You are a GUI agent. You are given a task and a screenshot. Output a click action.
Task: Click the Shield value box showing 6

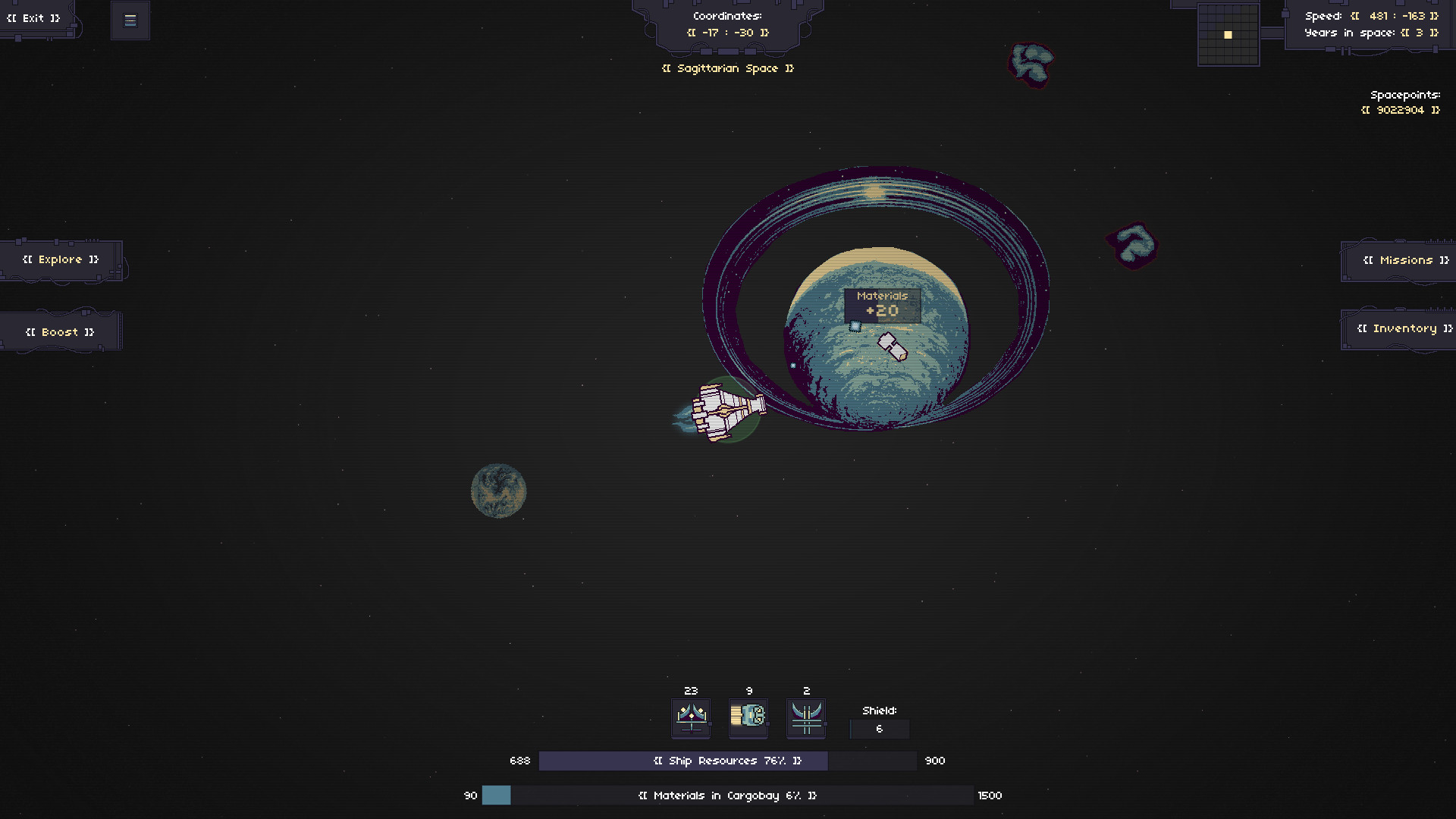pos(879,729)
